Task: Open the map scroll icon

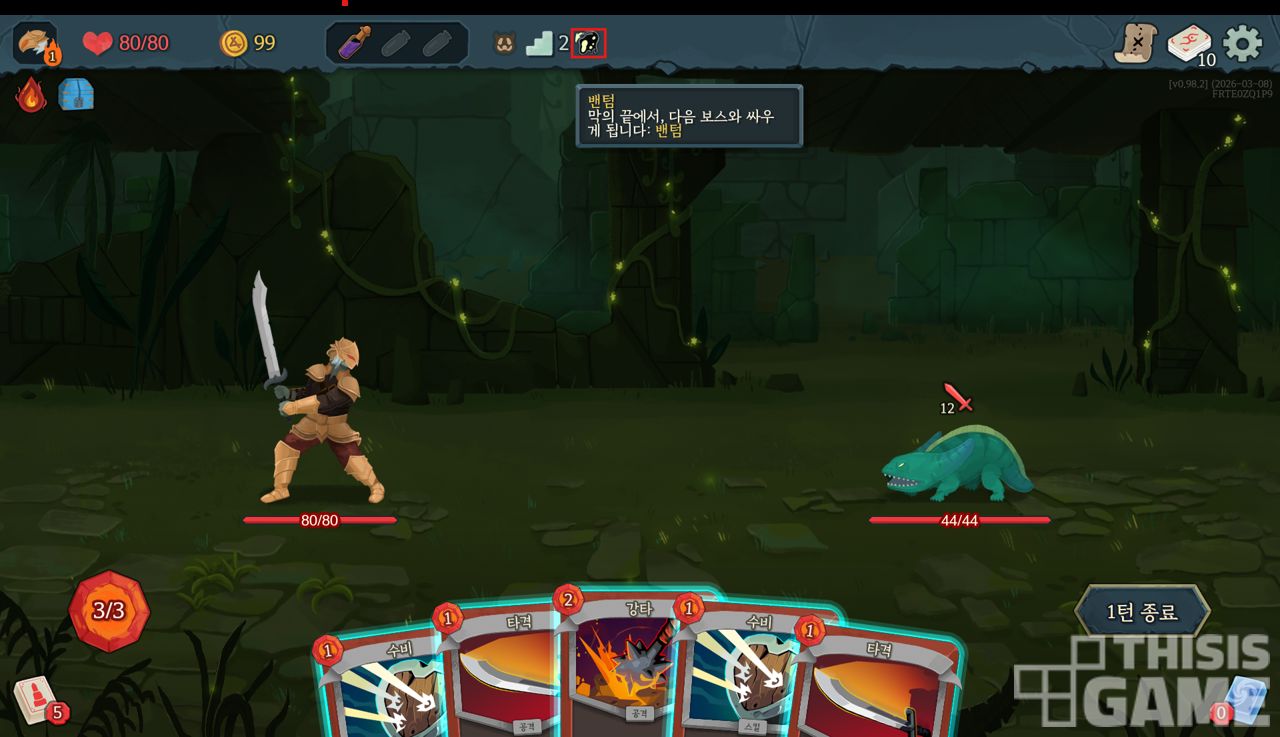Action: (x=1135, y=43)
